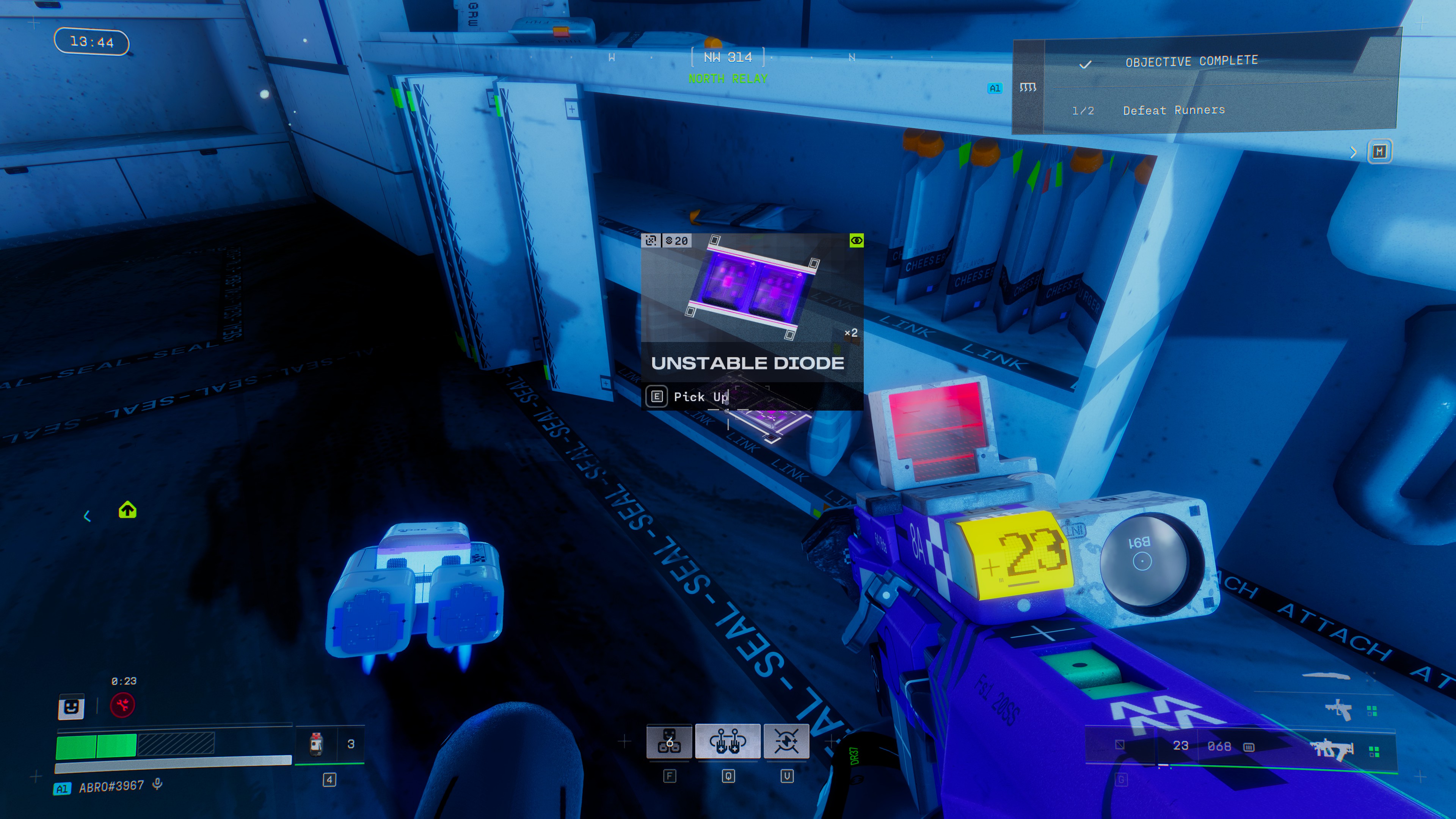This screenshot has width=1456, height=819.
Task: Inspect the red wrench status effect icon
Action: (x=122, y=705)
